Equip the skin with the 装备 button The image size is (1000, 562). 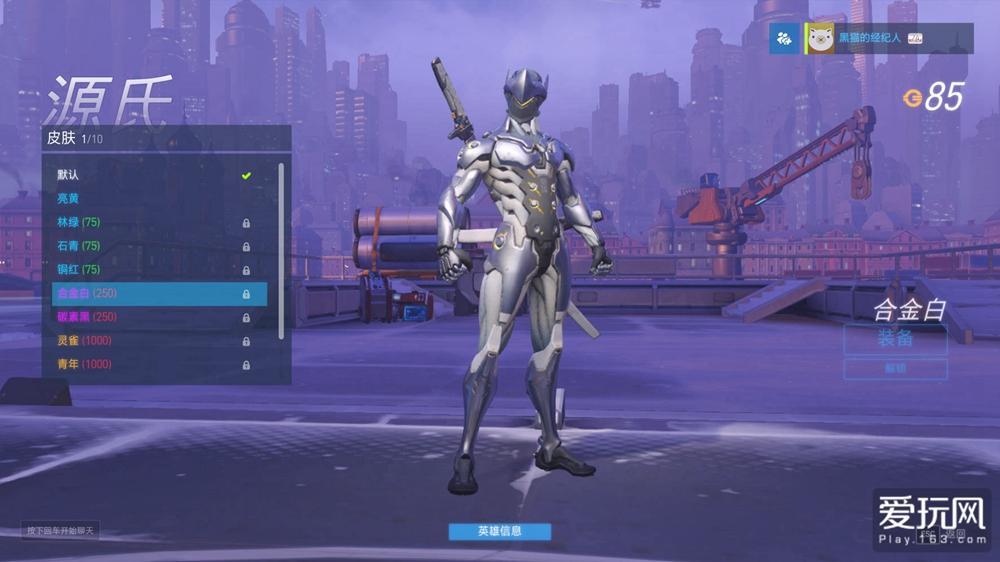pos(895,339)
